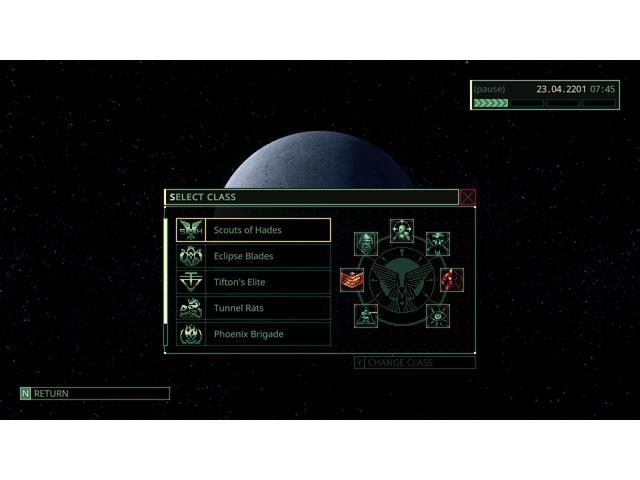Select the Tunnel Rats class
The height and width of the screenshot is (480, 640).
pyautogui.click(x=253, y=308)
